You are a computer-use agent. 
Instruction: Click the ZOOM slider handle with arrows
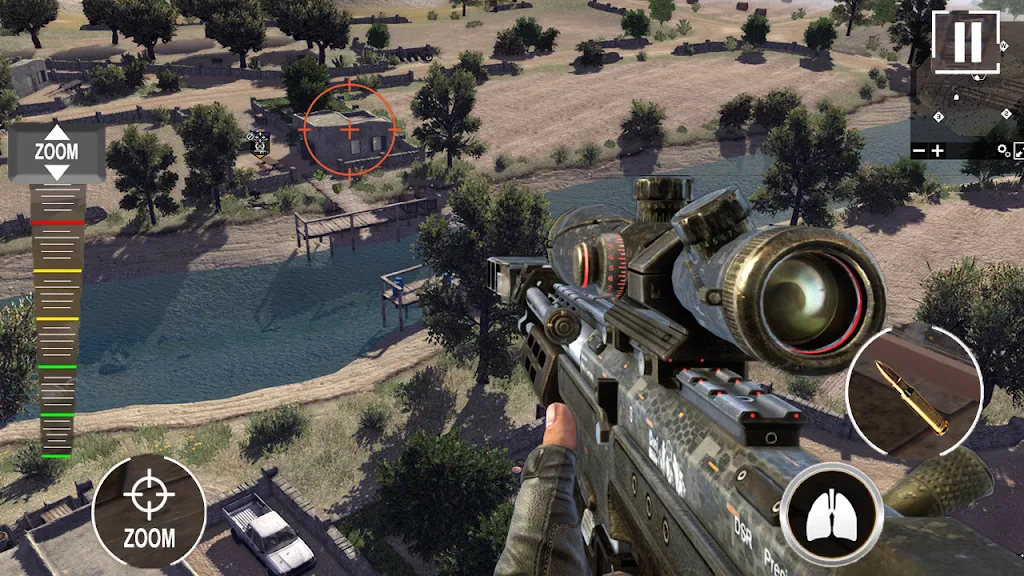pos(56,152)
